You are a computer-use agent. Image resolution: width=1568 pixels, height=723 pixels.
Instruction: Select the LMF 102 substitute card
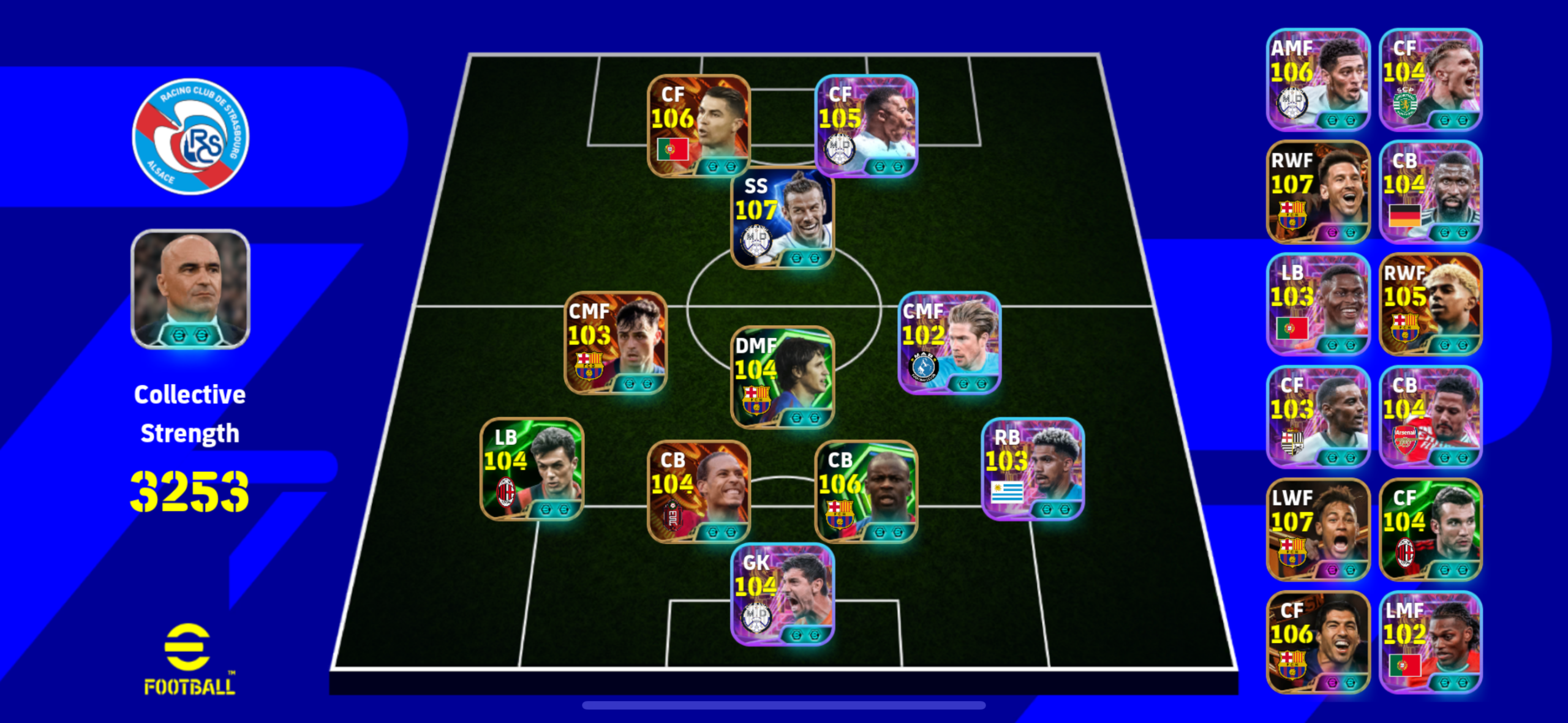point(1430,642)
